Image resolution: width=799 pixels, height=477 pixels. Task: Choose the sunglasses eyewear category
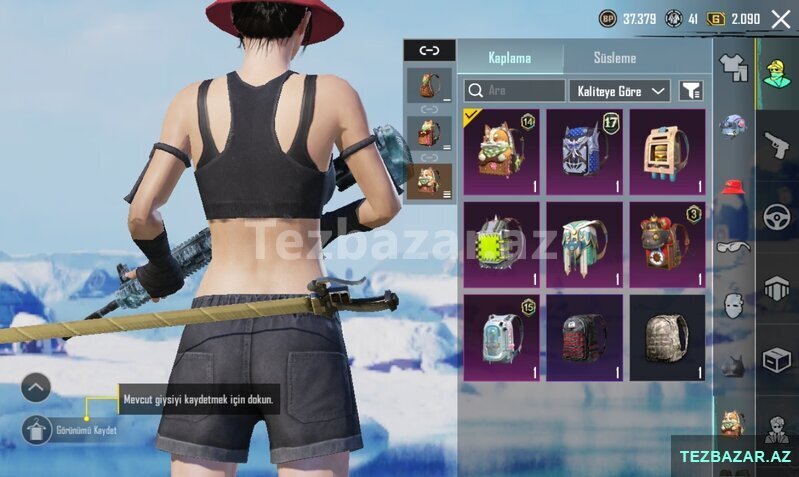[x=733, y=247]
